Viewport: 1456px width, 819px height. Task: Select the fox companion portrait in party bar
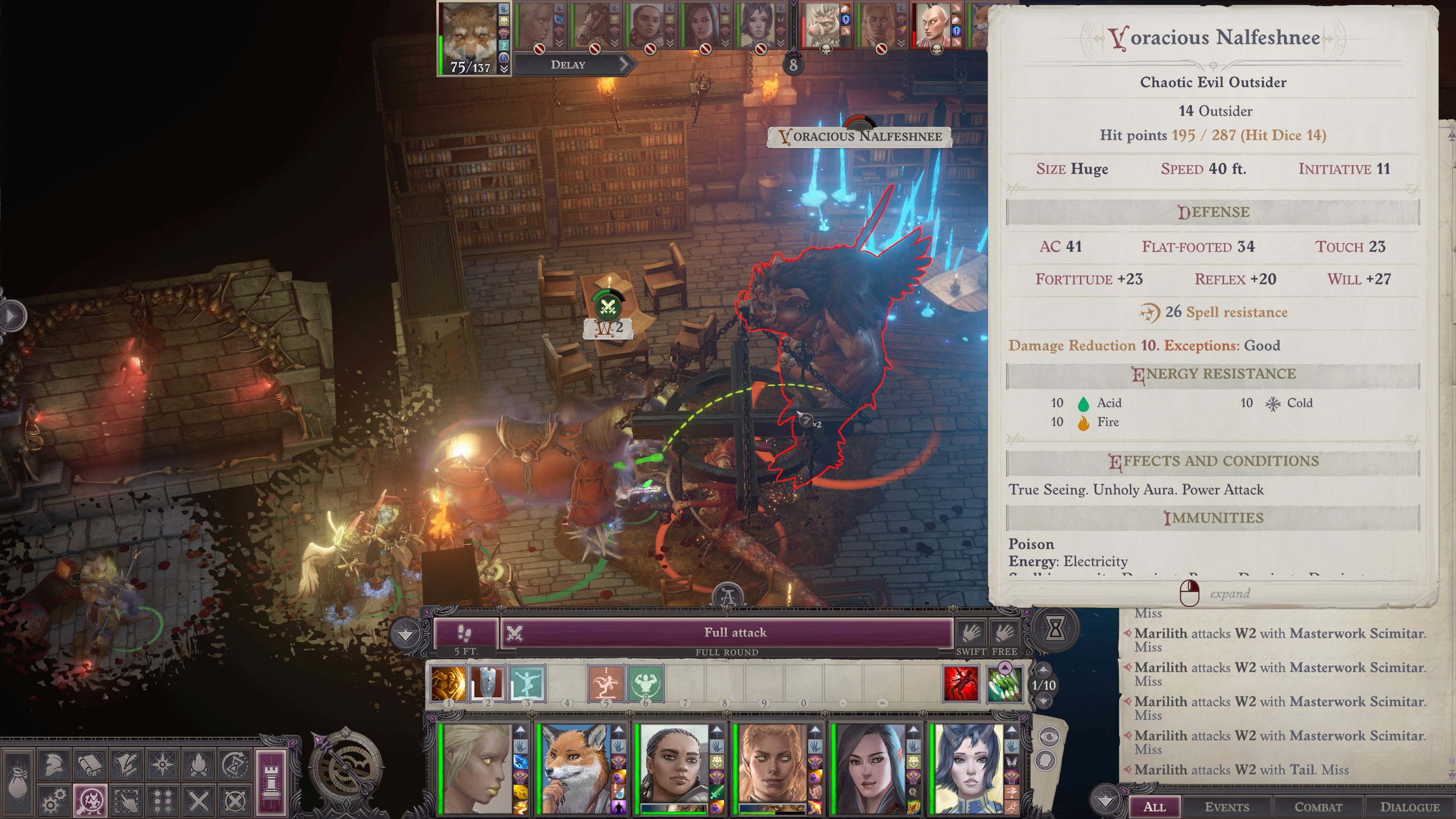click(576, 768)
